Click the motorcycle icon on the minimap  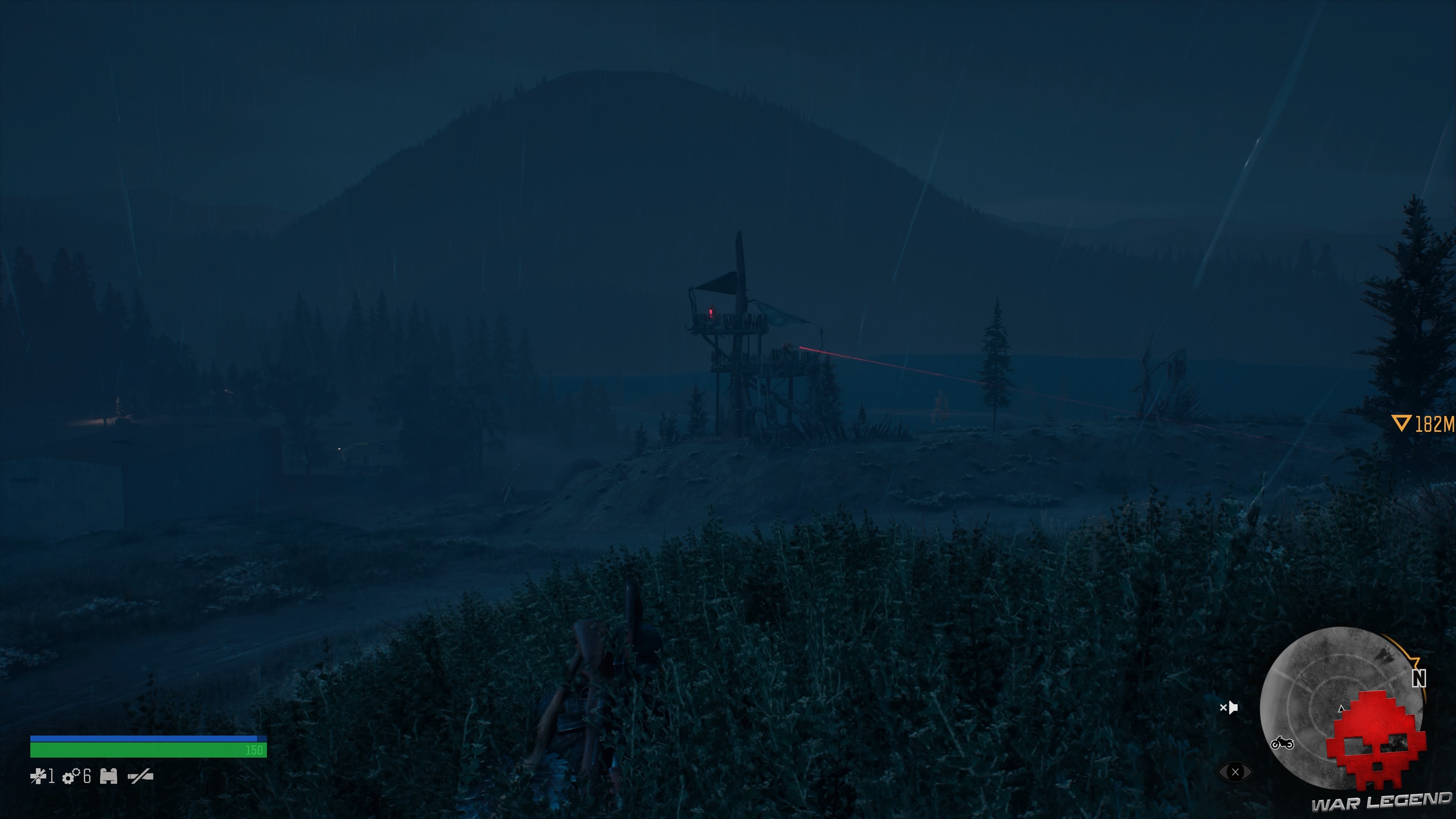coord(1282,744)
